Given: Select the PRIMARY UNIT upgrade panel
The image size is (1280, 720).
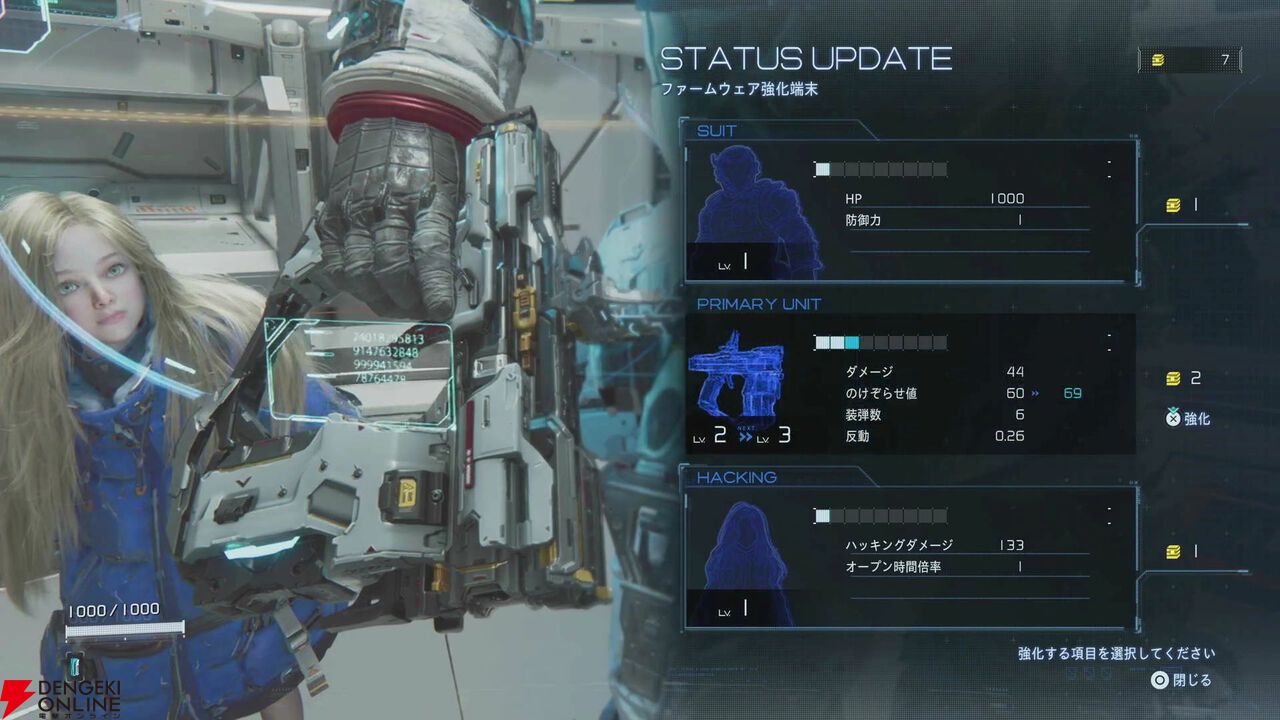Looking at the screenshot, I should point(910,384).
